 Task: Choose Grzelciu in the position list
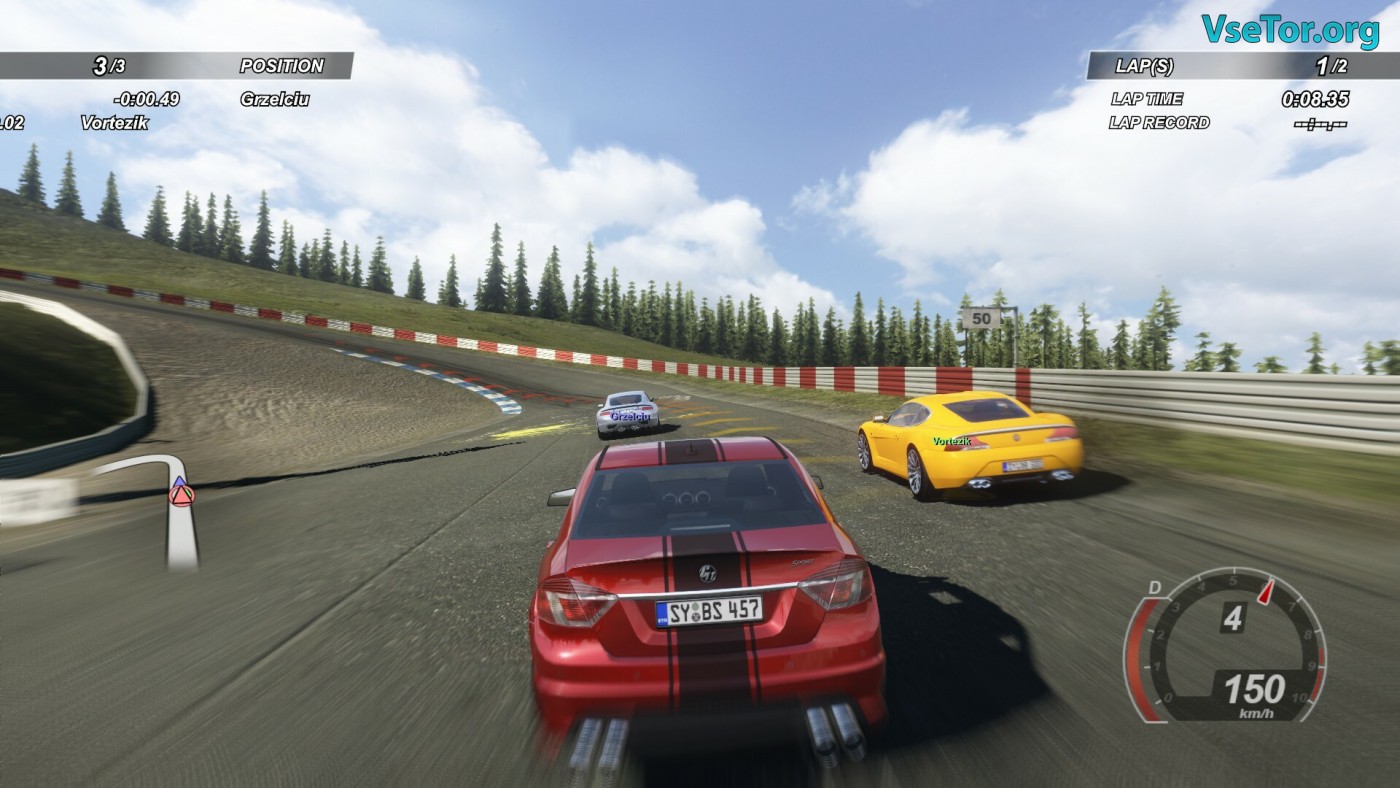[274, 99]
